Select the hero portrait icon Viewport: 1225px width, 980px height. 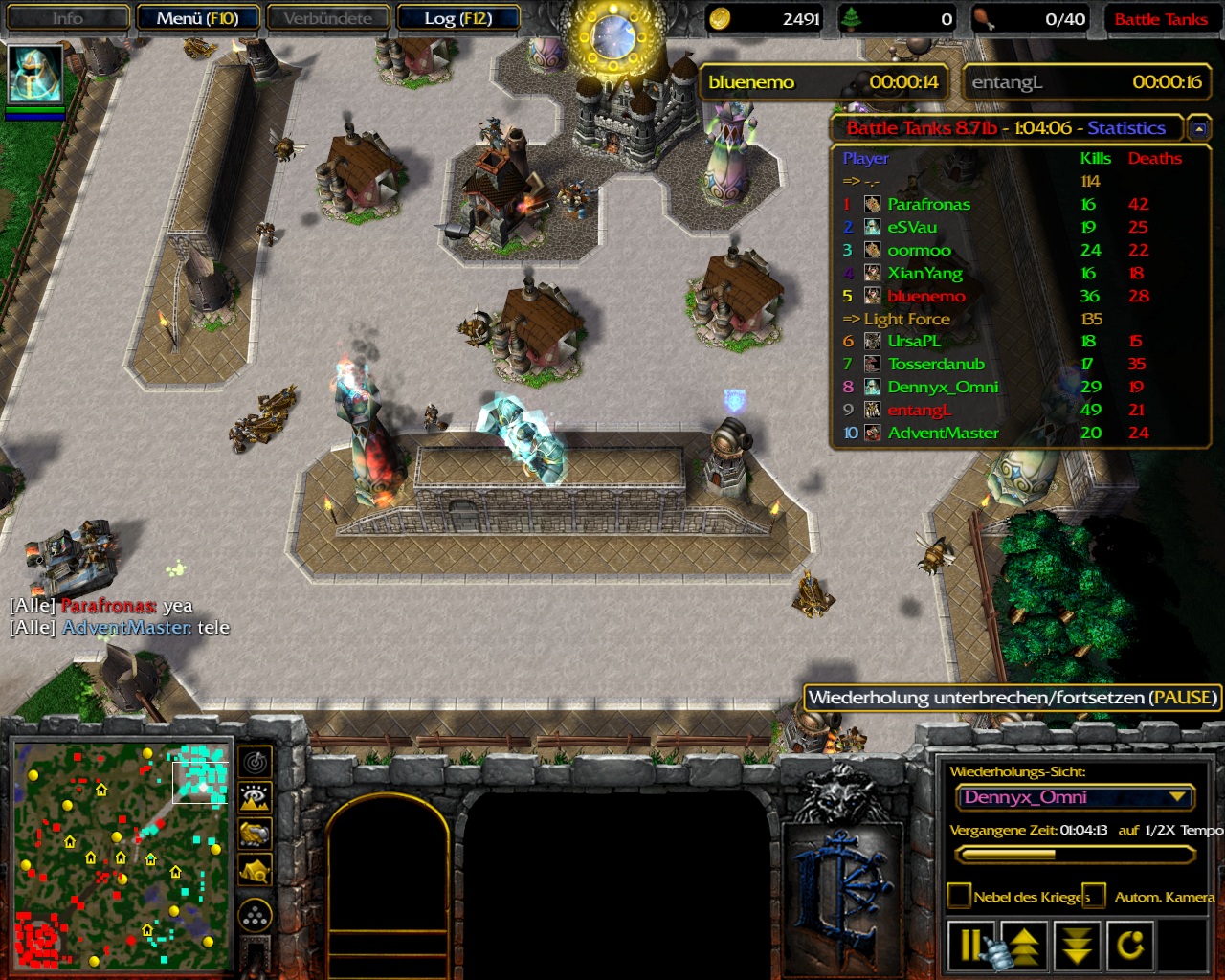click(x=35, y=73)
